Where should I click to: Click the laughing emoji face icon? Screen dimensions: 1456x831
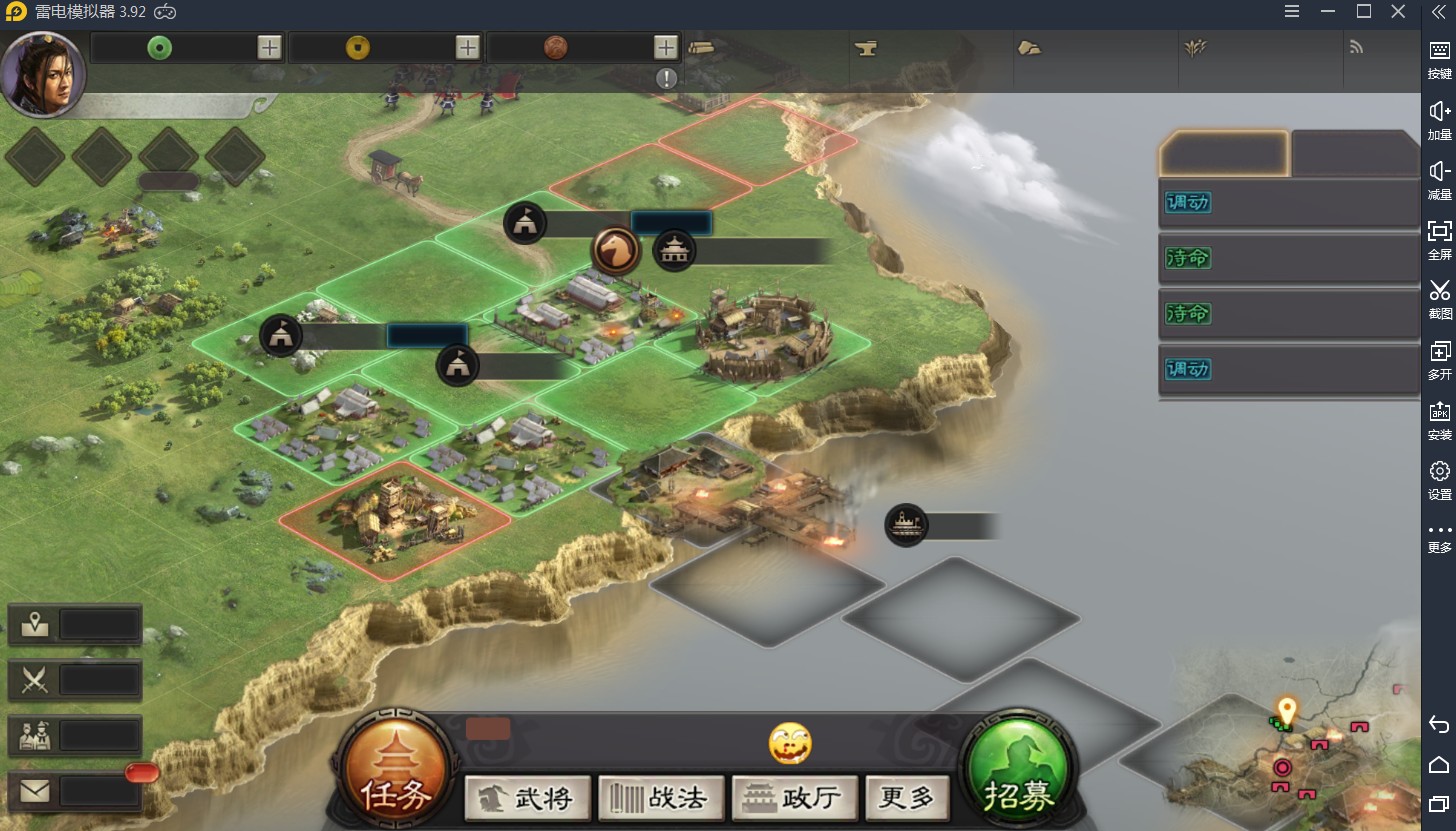[x=790, y=744]
